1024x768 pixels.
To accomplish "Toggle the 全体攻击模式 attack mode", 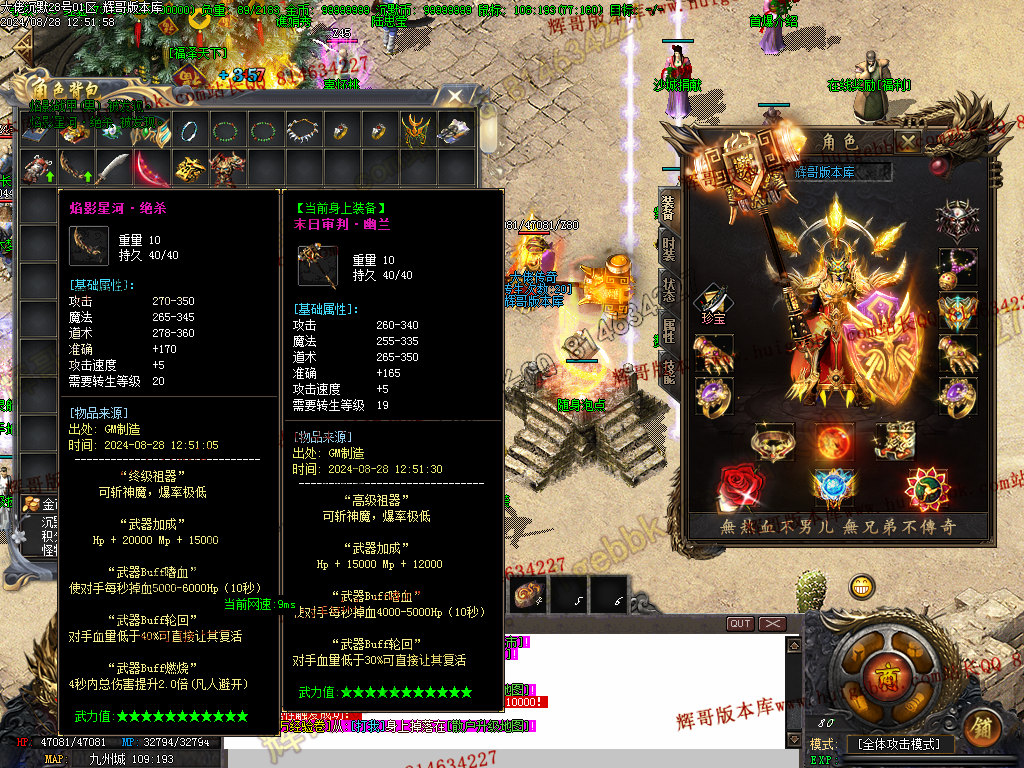I will click(x=899, y=745).
